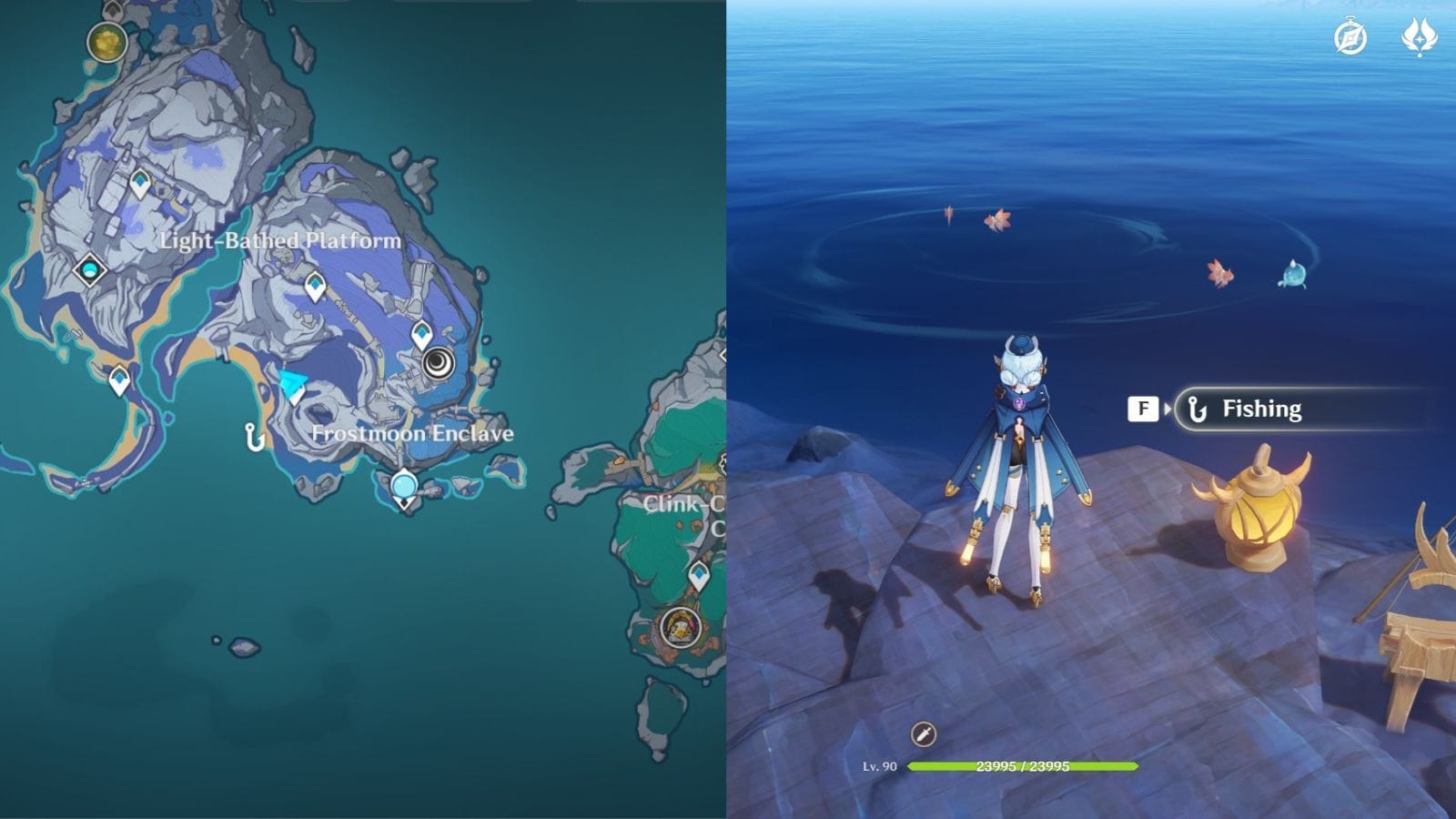
Task: Click the chevron arrow beside the F key
Action: [1168, 408]
